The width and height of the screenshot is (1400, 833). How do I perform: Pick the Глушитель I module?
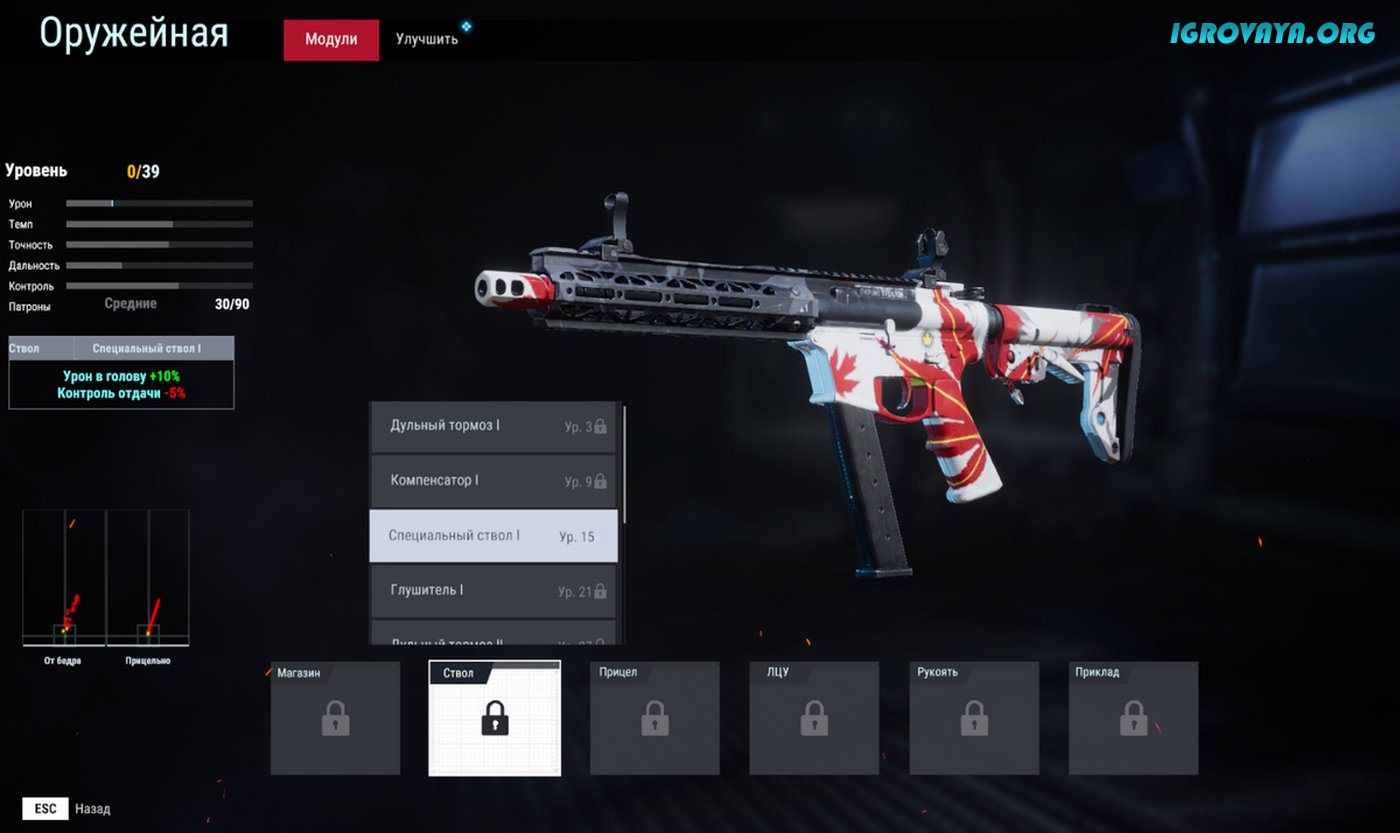click(494, 591)
